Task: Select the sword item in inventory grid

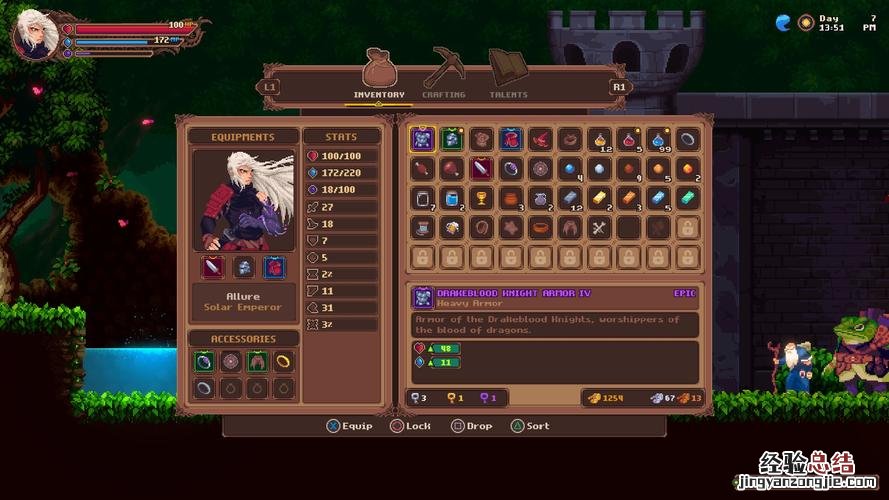Action: (480, 169)
